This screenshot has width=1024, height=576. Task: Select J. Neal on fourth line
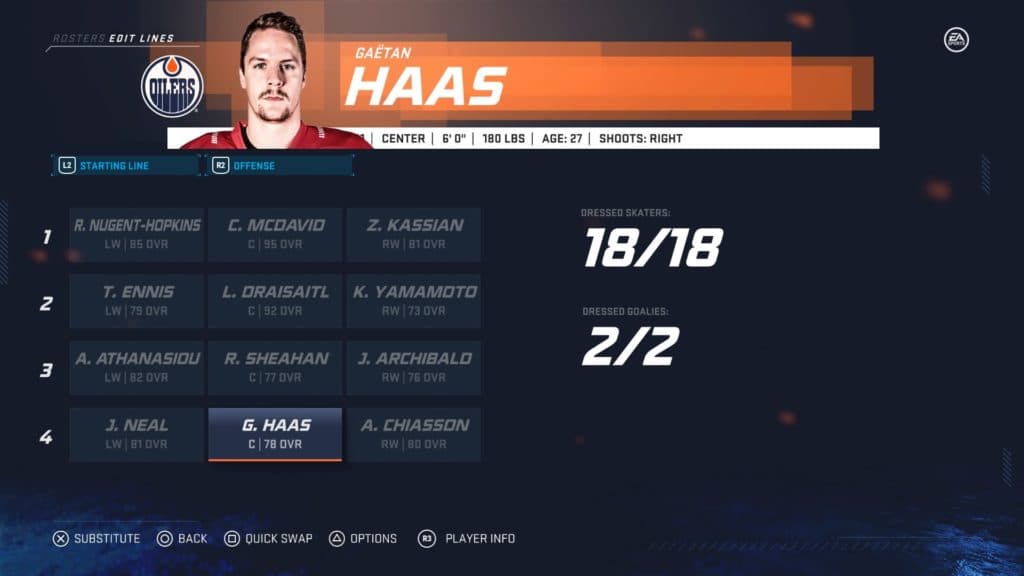coord(137,434)
